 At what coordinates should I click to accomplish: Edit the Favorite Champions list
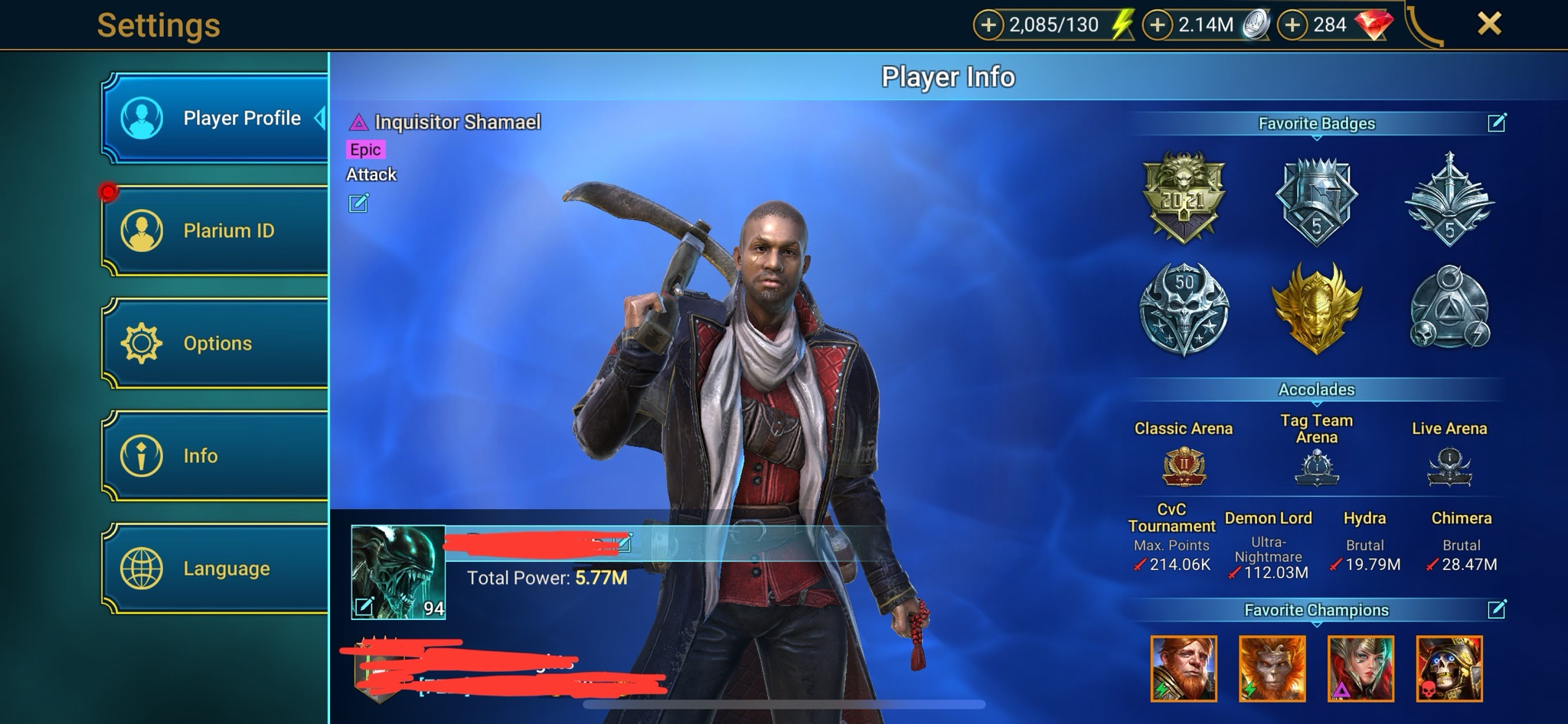coord(1497,609)
